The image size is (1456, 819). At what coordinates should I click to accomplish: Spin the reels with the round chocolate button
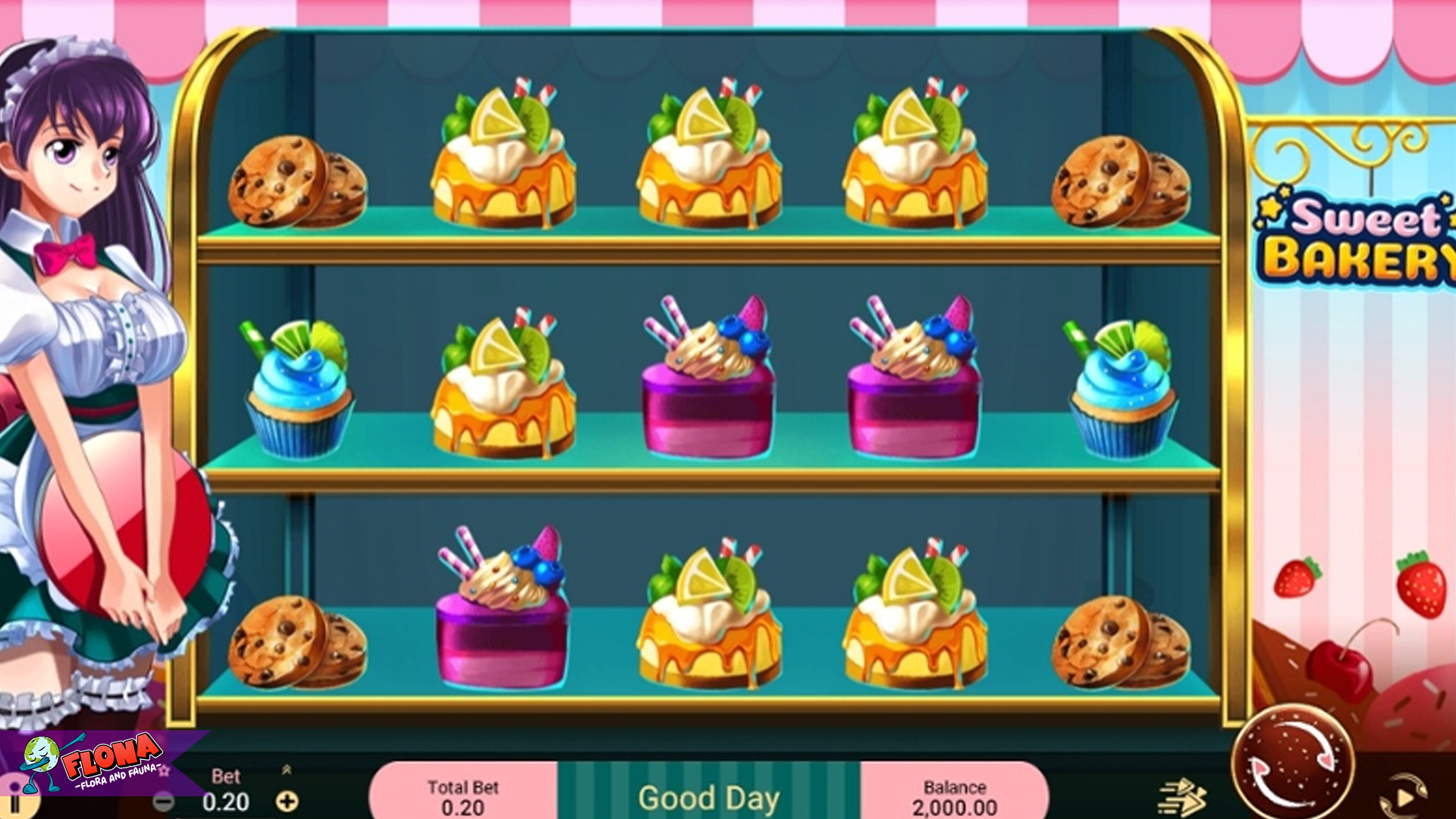1292,764
